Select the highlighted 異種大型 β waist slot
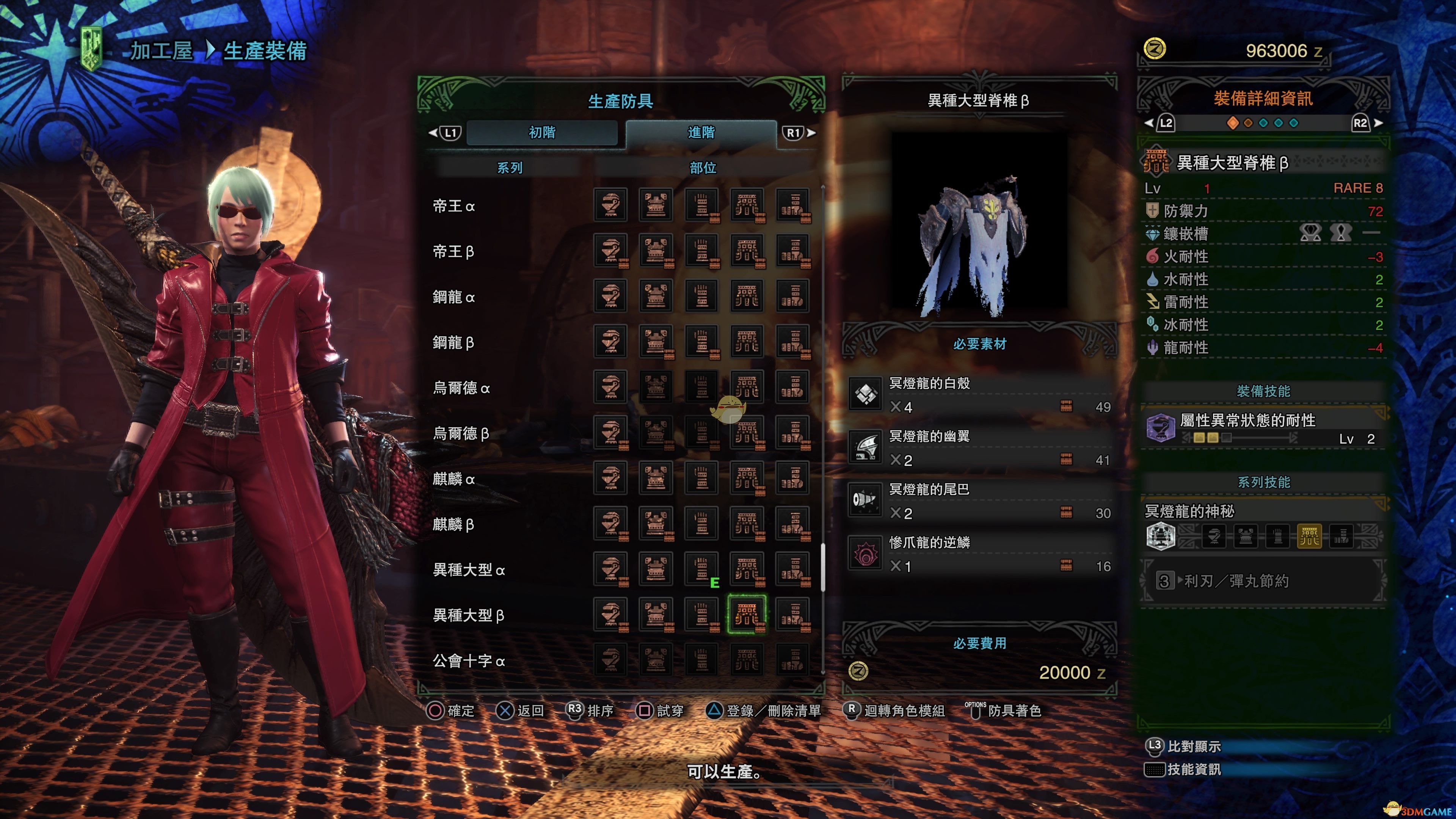This screenshot has width=1456, height=819. [747, 614]
